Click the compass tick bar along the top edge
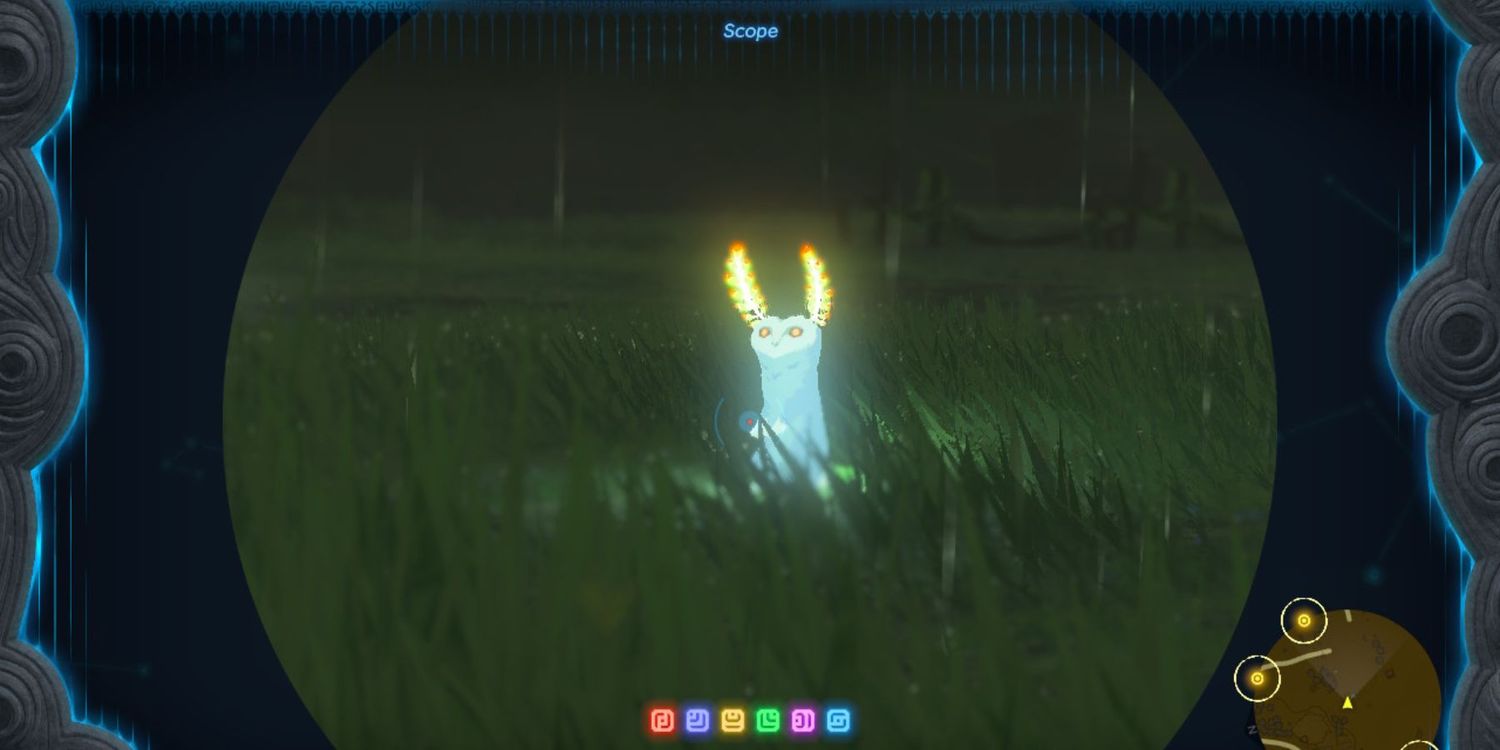This screenshot has width=1500, height=750. tap(750, 10)
